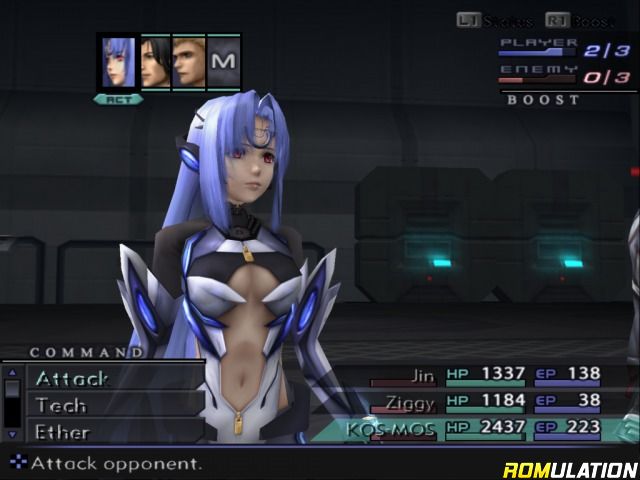Choose the Tech command
Screen dimensions: 640x480
pyautogui.click(x=61, y=406)
